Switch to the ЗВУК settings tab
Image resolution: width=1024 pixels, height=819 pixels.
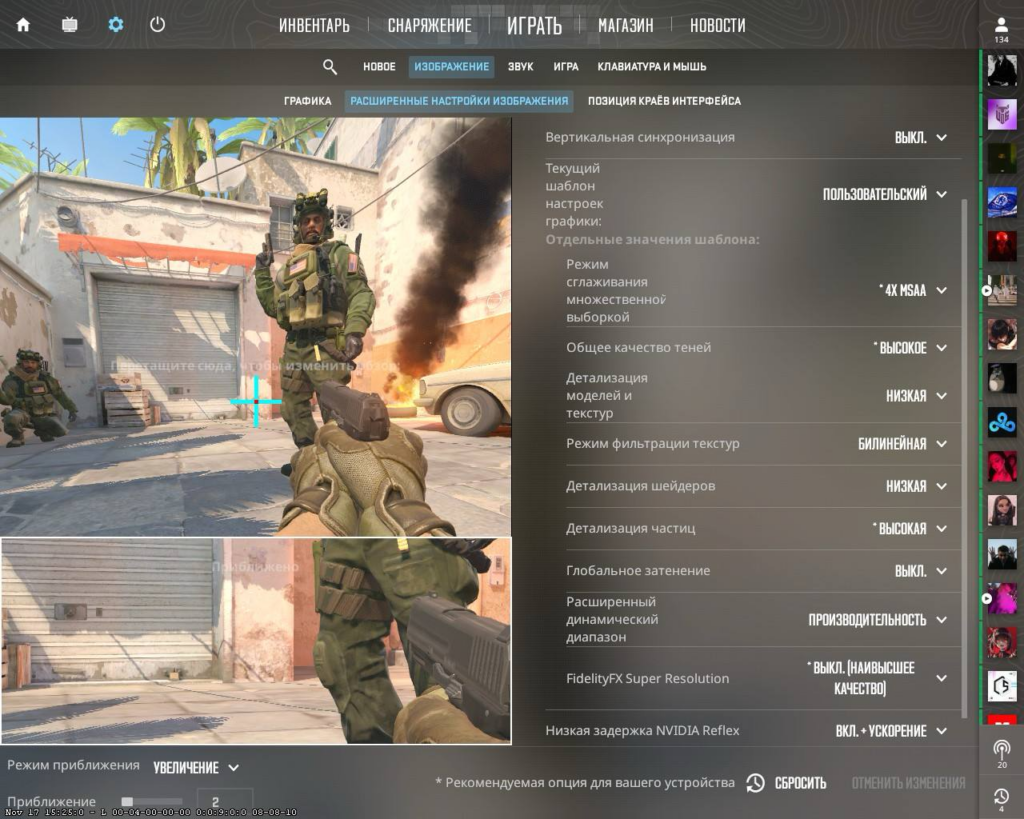click(520, 67)
